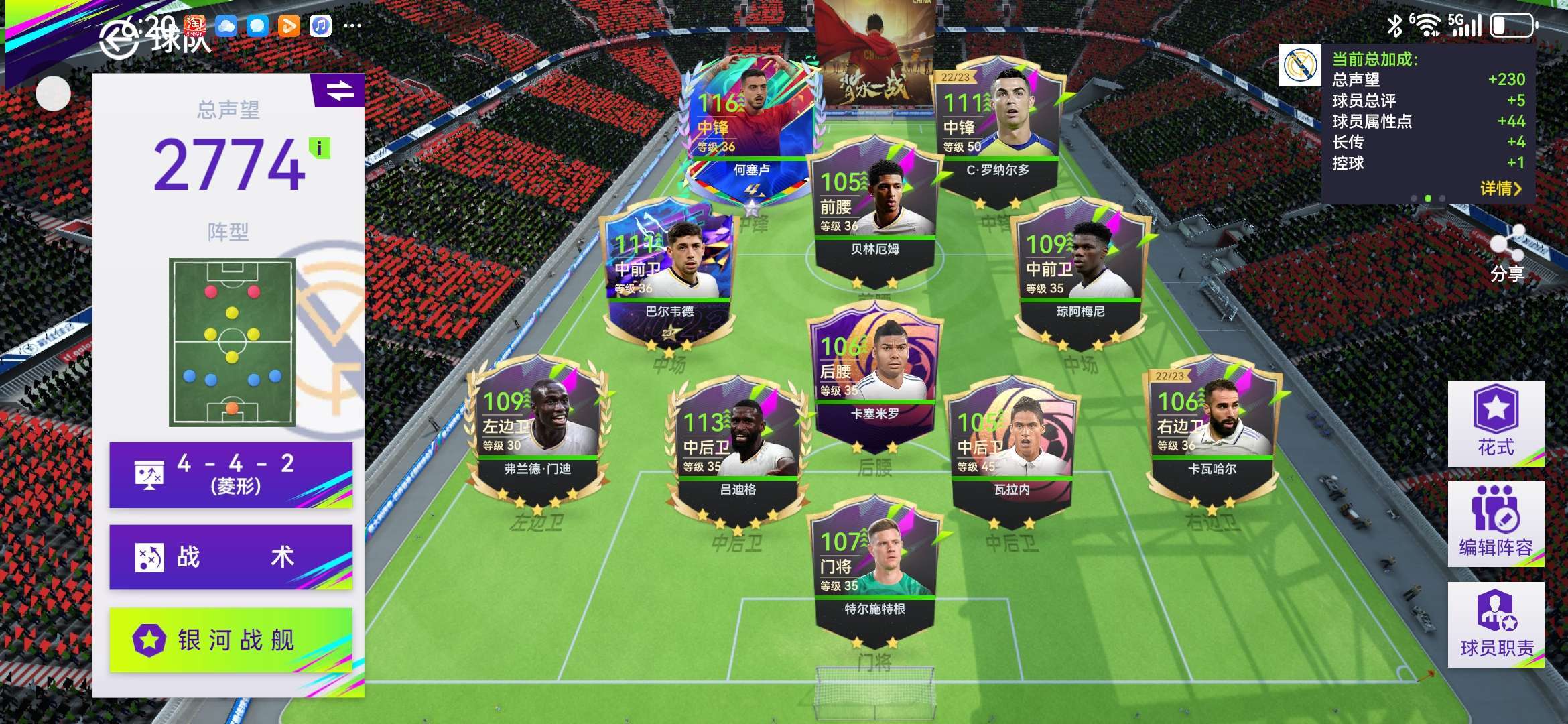Open the 战术 tactics button

click(231, 557)
